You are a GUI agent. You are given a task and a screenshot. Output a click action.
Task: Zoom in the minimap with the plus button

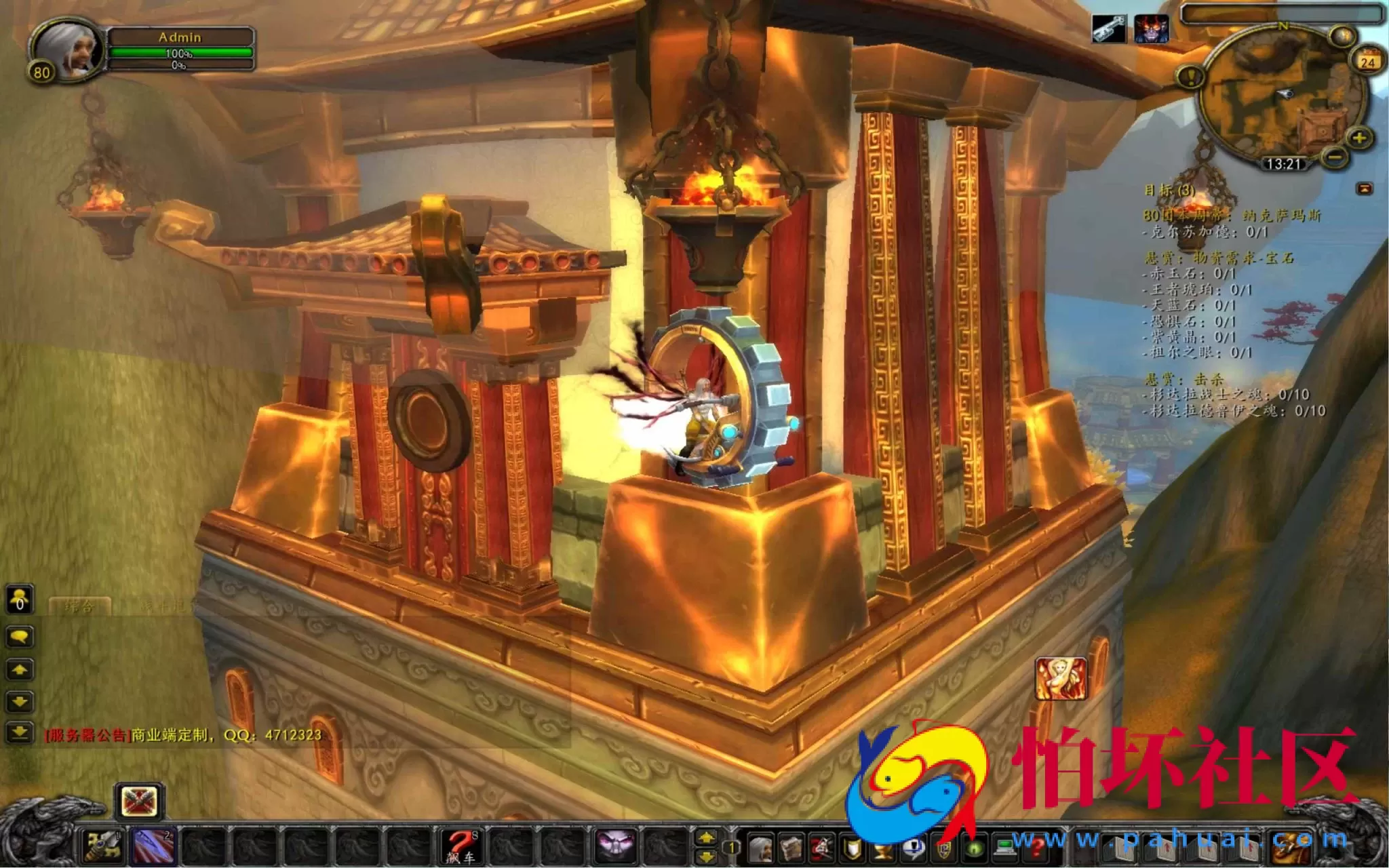point(1360,138)
